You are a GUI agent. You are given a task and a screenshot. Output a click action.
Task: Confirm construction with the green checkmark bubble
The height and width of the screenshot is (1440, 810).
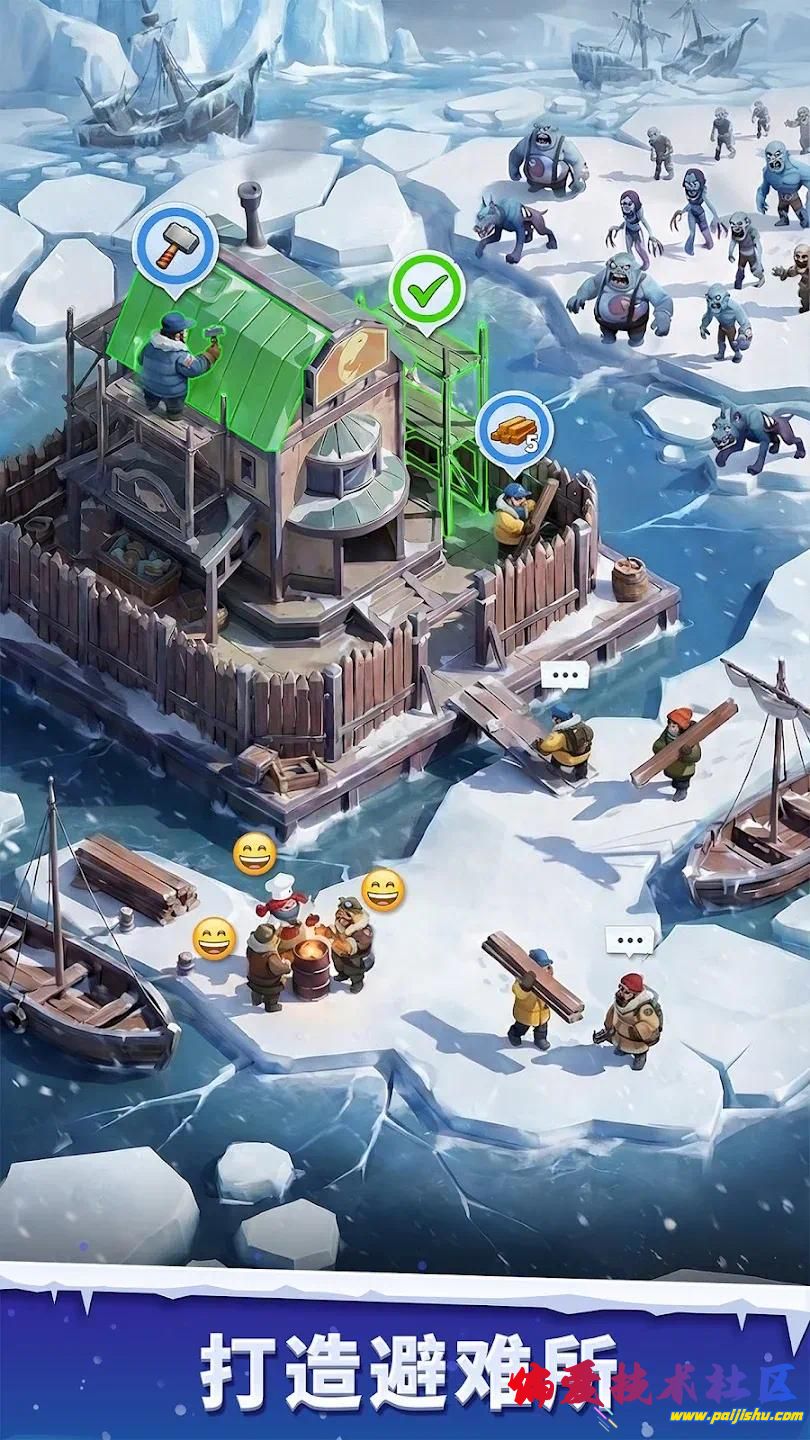[x=427, y=290]
